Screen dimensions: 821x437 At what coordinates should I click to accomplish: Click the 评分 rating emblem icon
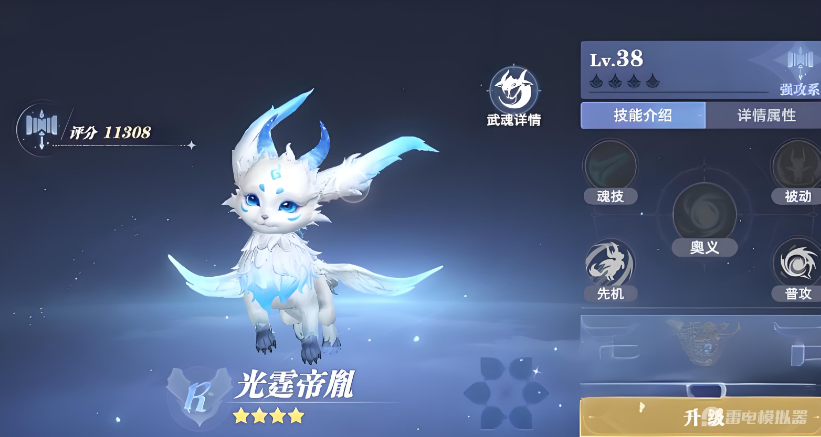(38, 128)
